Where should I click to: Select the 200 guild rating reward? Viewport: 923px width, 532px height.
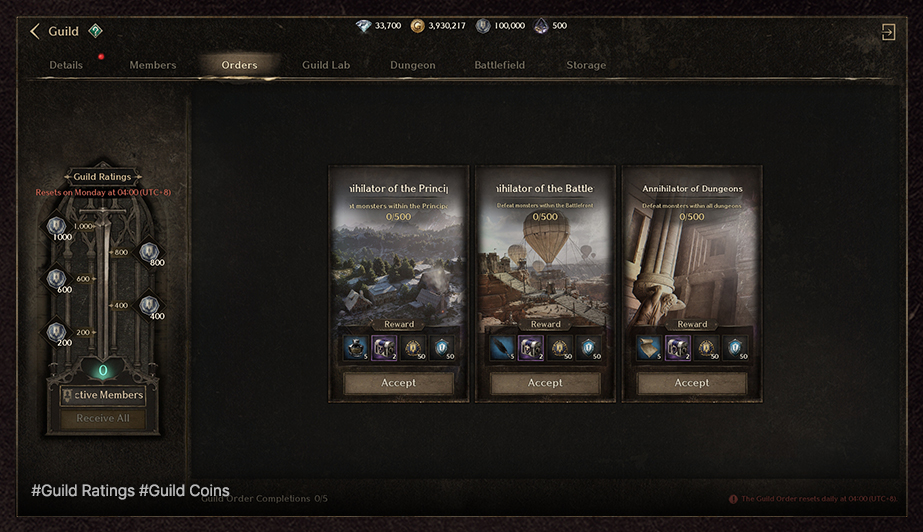[56, 332]
